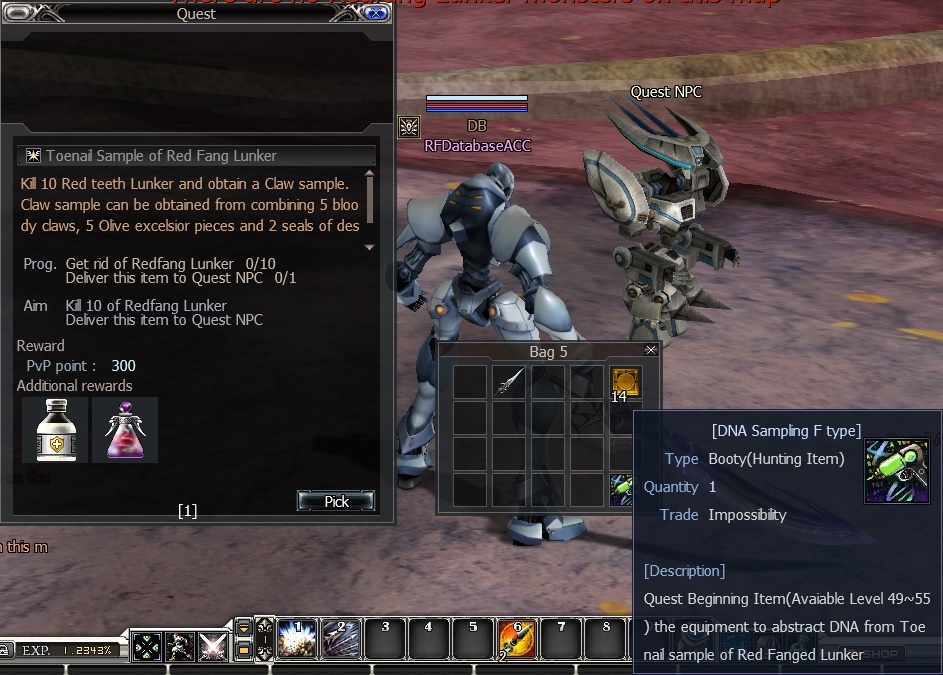Activate hotbar skill in slot 2
This screenshot has height=675, width=943.
pyautogui.click(x=341, y=639)
